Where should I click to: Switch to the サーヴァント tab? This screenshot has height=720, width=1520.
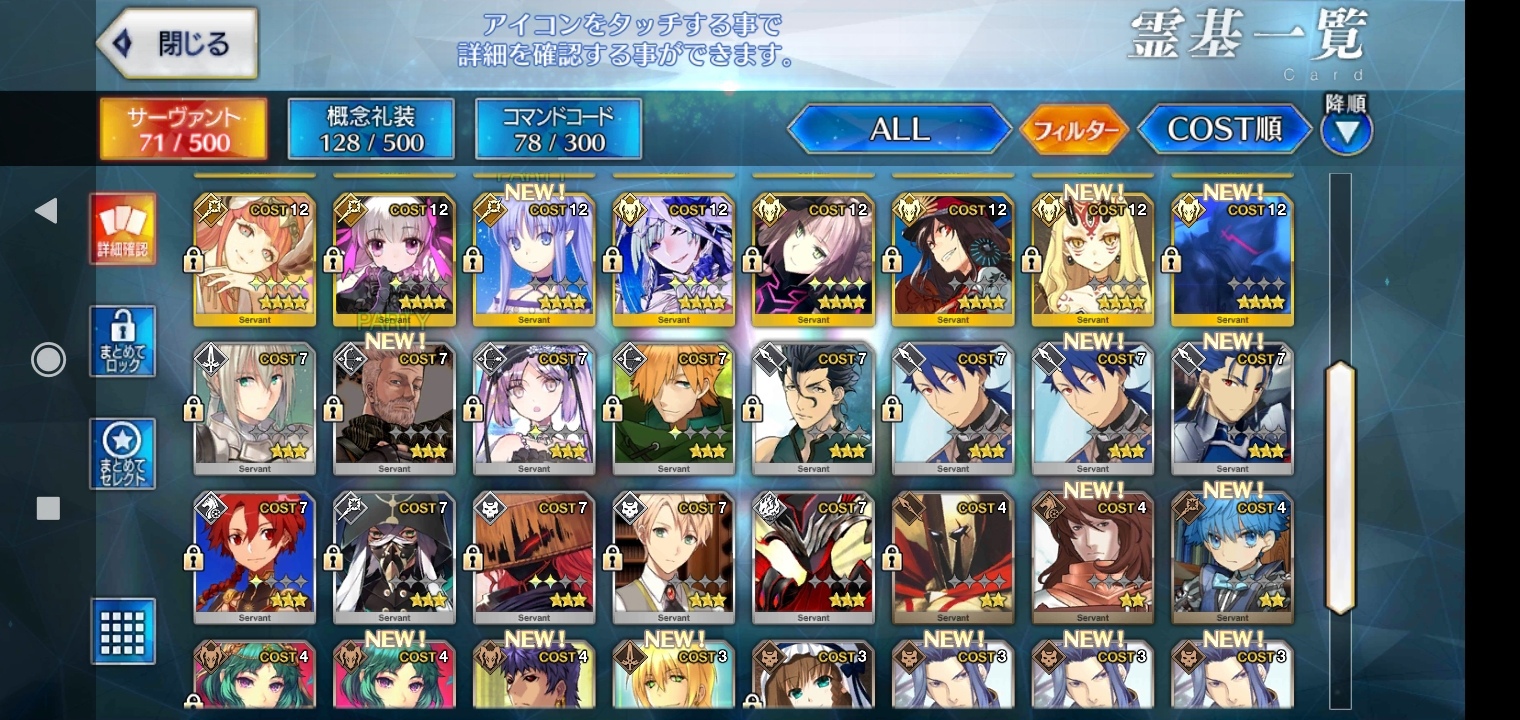tap(183, 129)
